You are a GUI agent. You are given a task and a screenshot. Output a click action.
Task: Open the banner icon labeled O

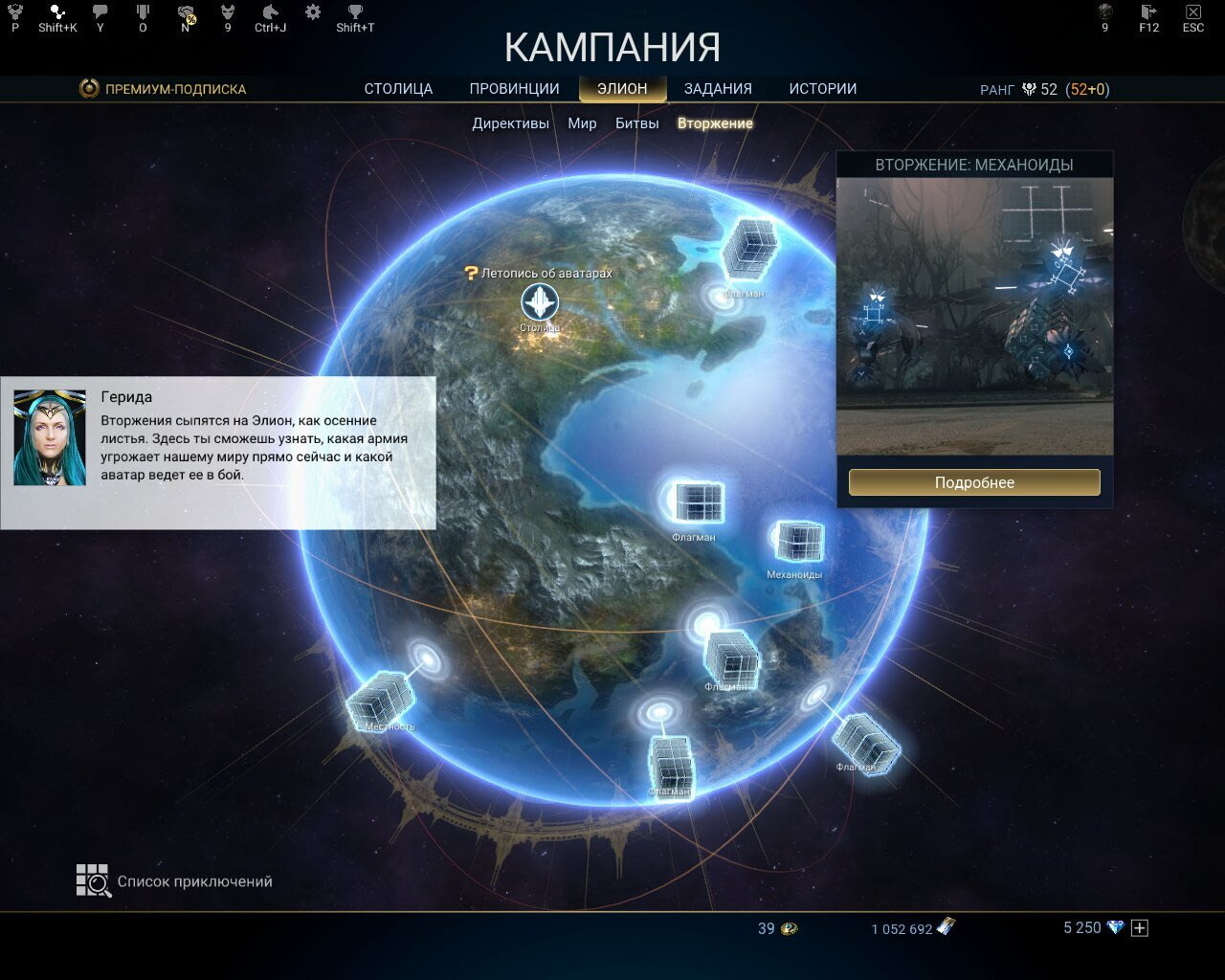[x=144, y=11]
